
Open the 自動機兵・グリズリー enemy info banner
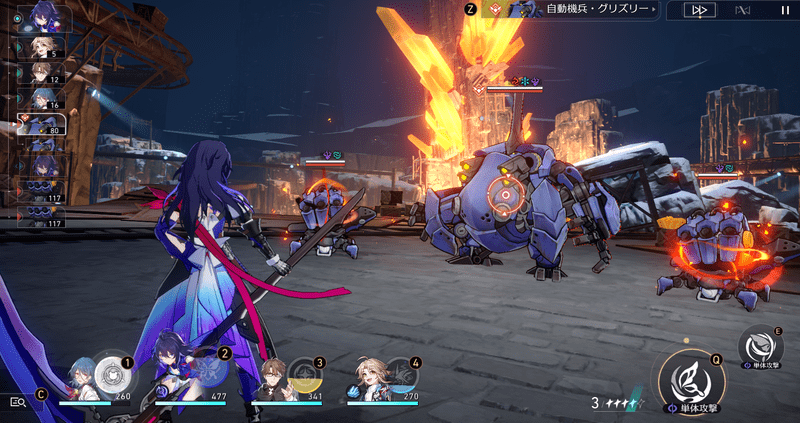click(x=570, y=9)
